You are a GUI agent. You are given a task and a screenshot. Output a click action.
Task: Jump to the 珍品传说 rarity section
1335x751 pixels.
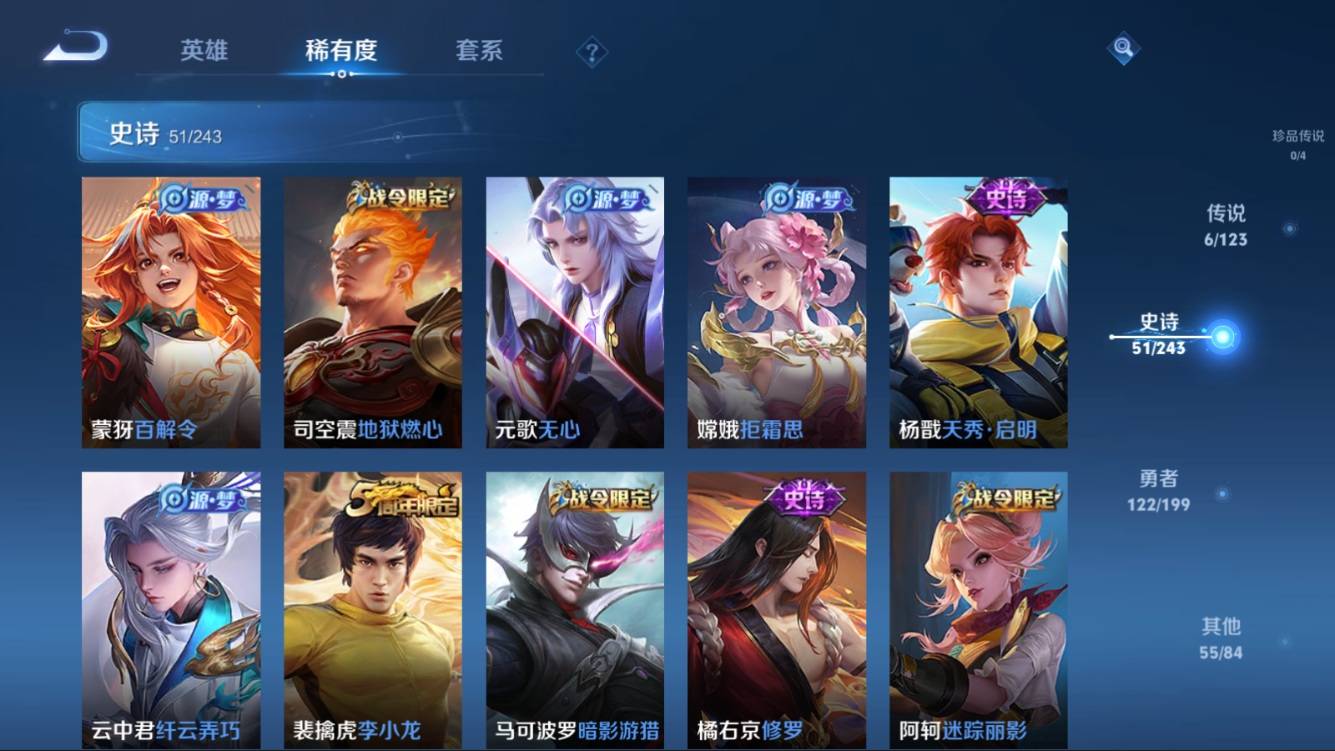point(1297,144)
